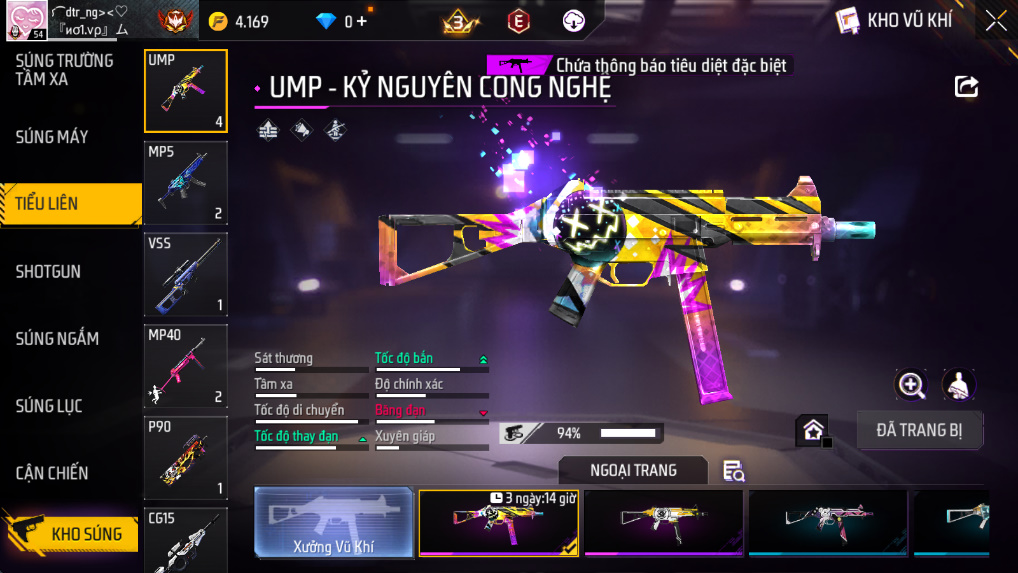Viewport: 1018px width, 573px height.
Task: Choose the Shotgun weapon category
Action: (x=48, y=272)
